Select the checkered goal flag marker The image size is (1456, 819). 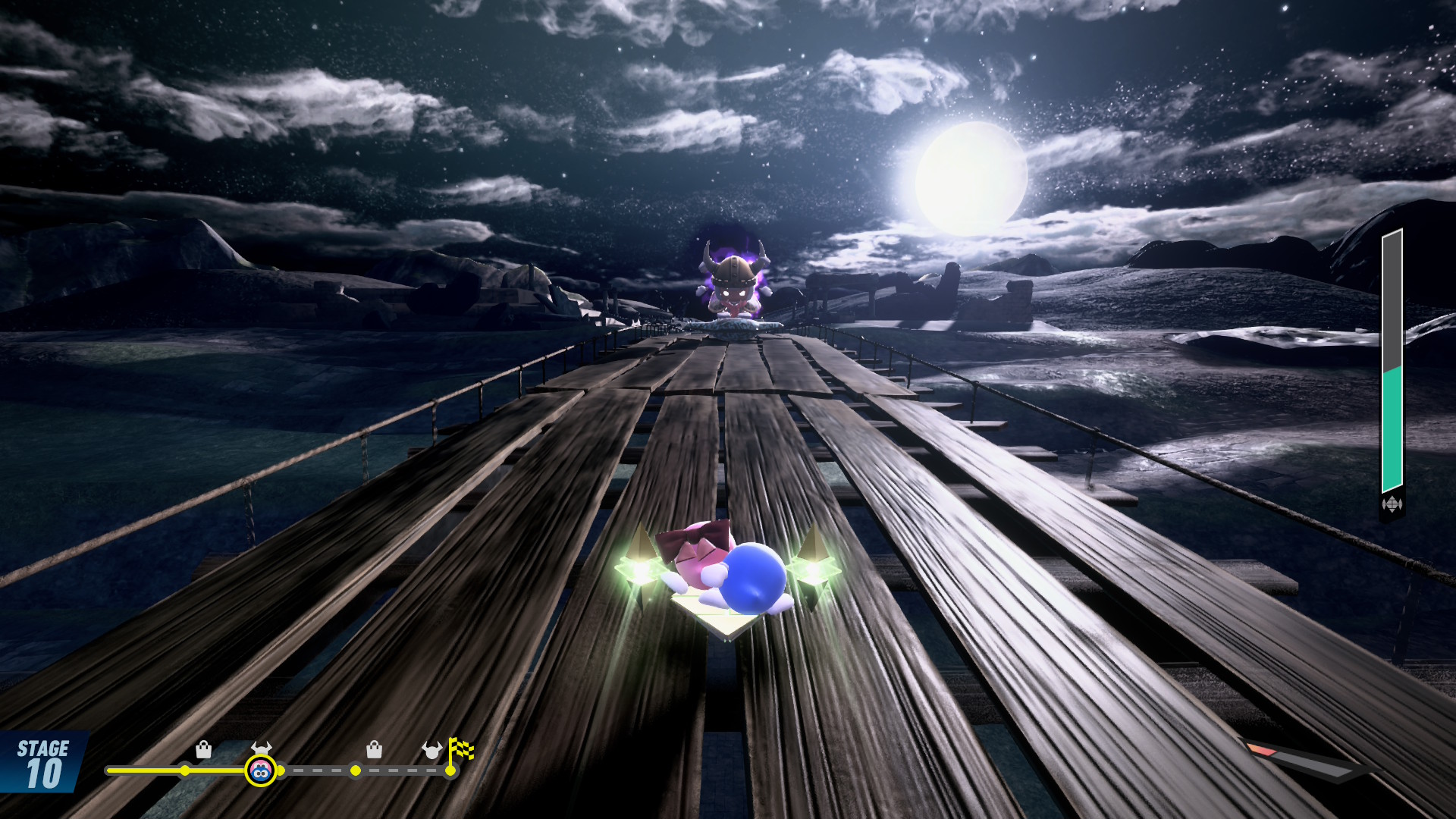(460, 751)
